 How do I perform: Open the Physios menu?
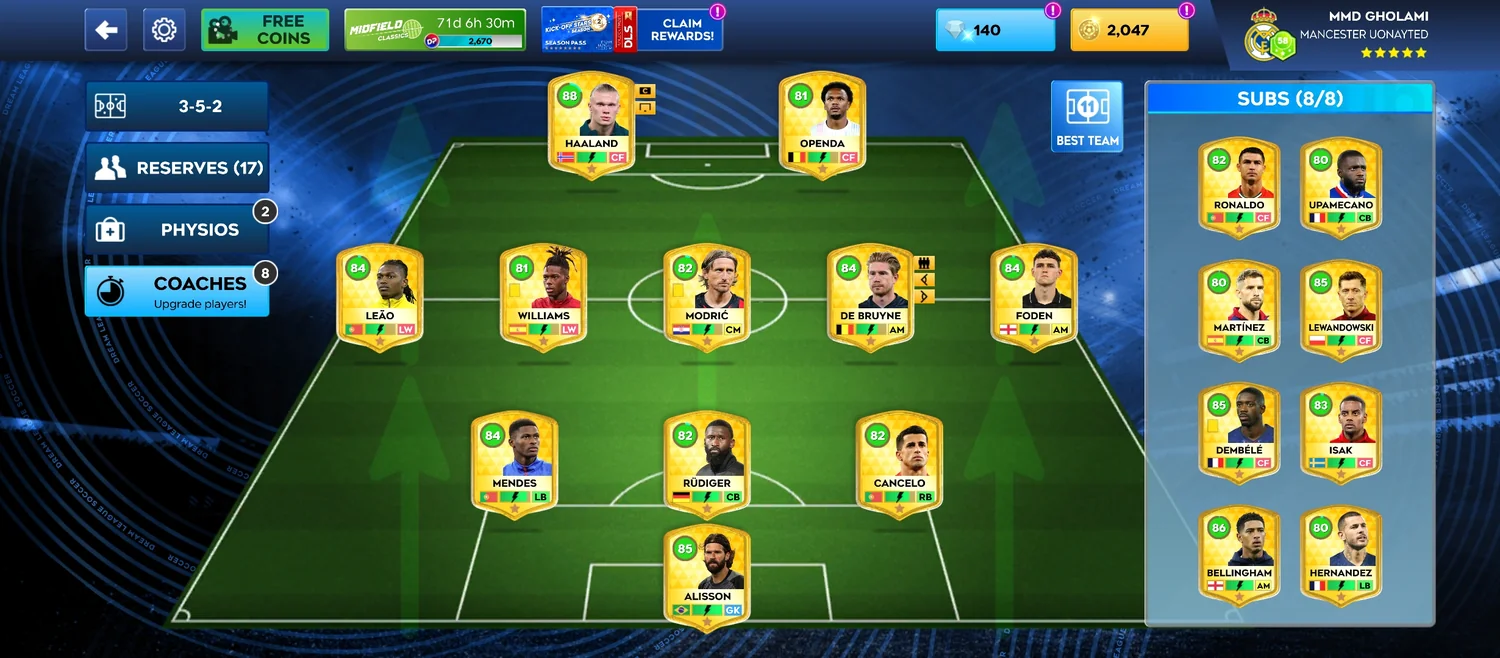(x=177, y=230)
